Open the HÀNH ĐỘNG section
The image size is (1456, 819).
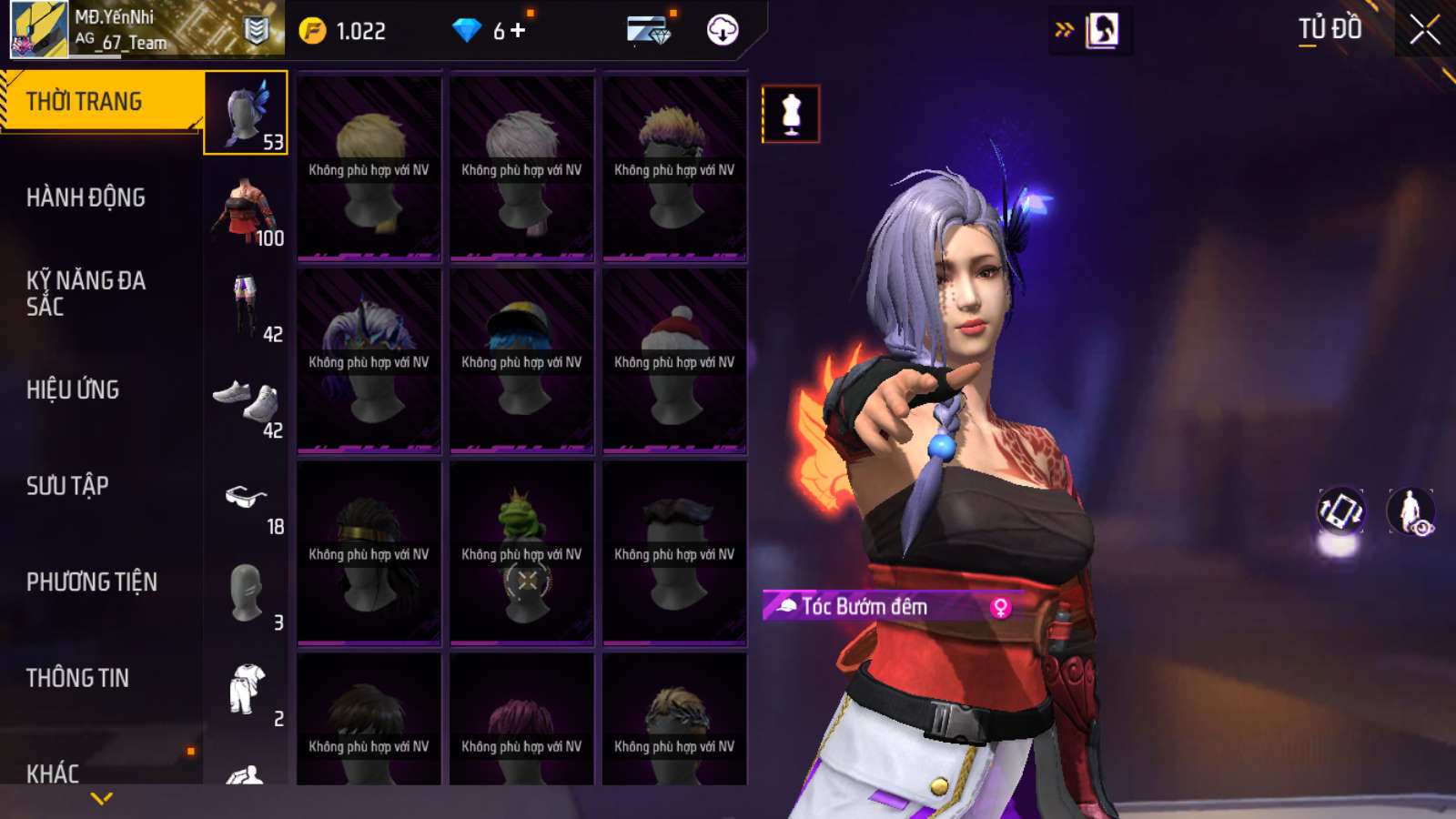86,197
